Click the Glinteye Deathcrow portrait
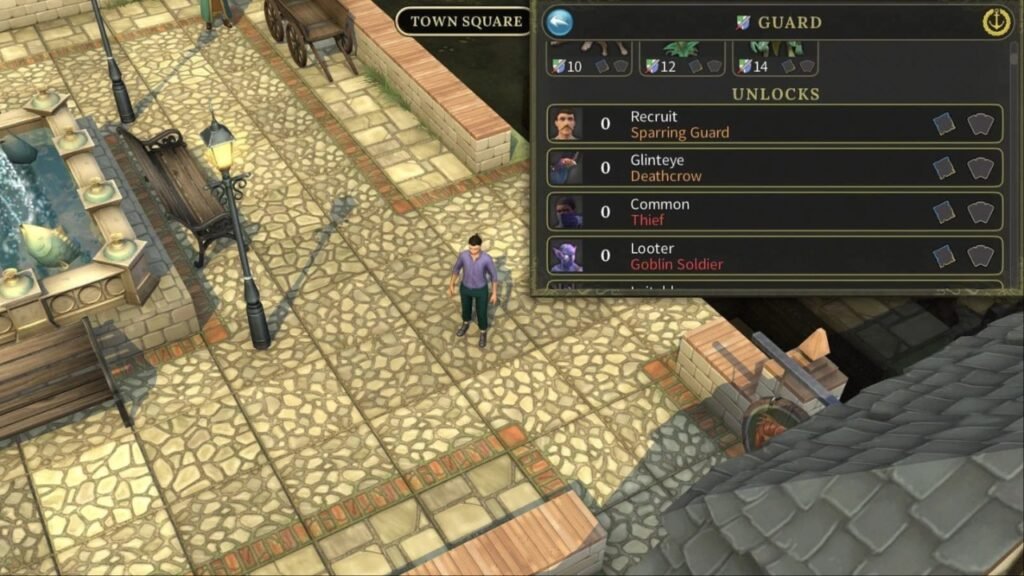 [x=566, y=168]
